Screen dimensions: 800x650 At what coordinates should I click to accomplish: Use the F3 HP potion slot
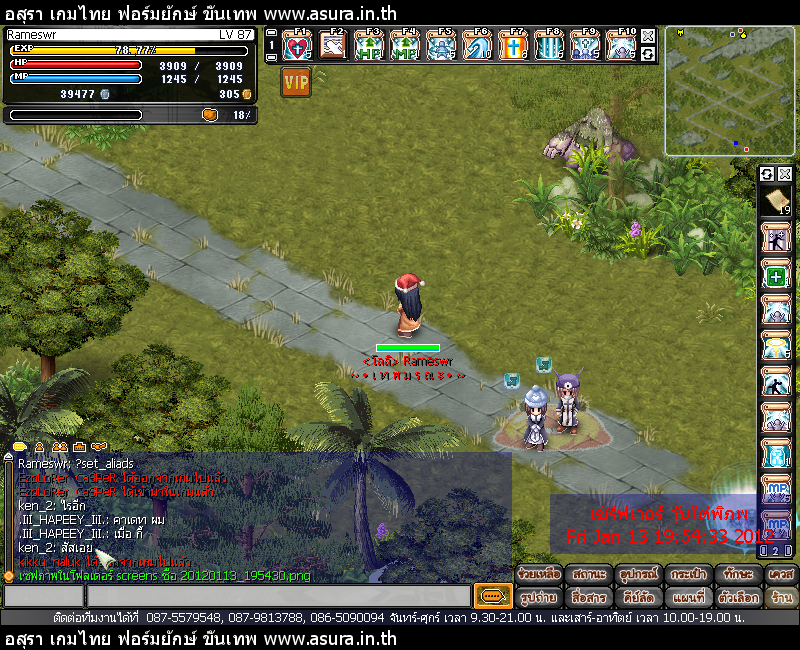point(369,46)
